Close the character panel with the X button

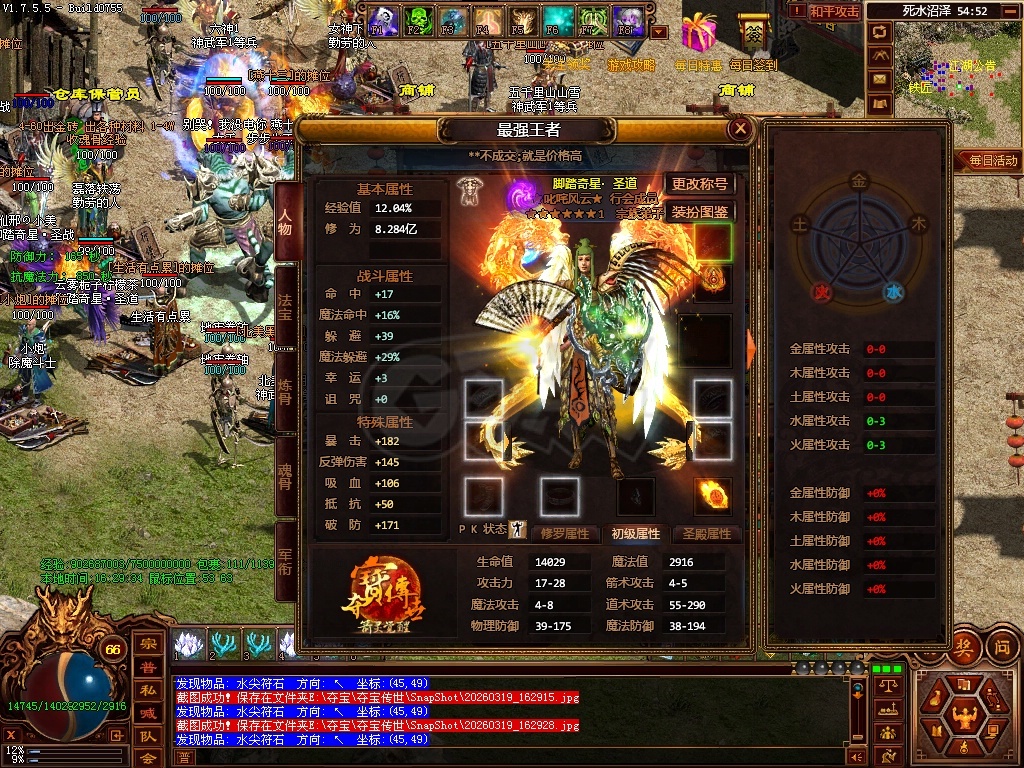click(740, 129)
